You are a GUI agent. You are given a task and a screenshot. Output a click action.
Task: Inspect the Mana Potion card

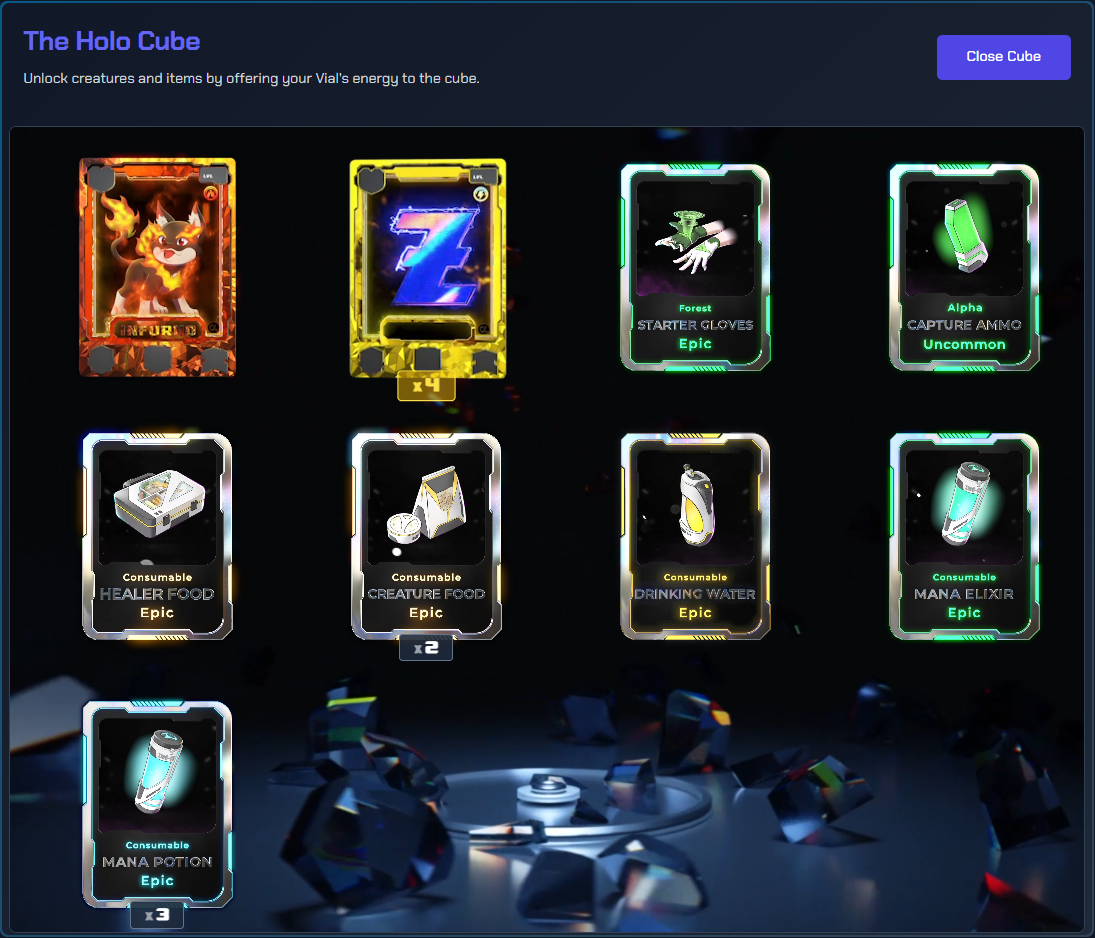point(157,803)
